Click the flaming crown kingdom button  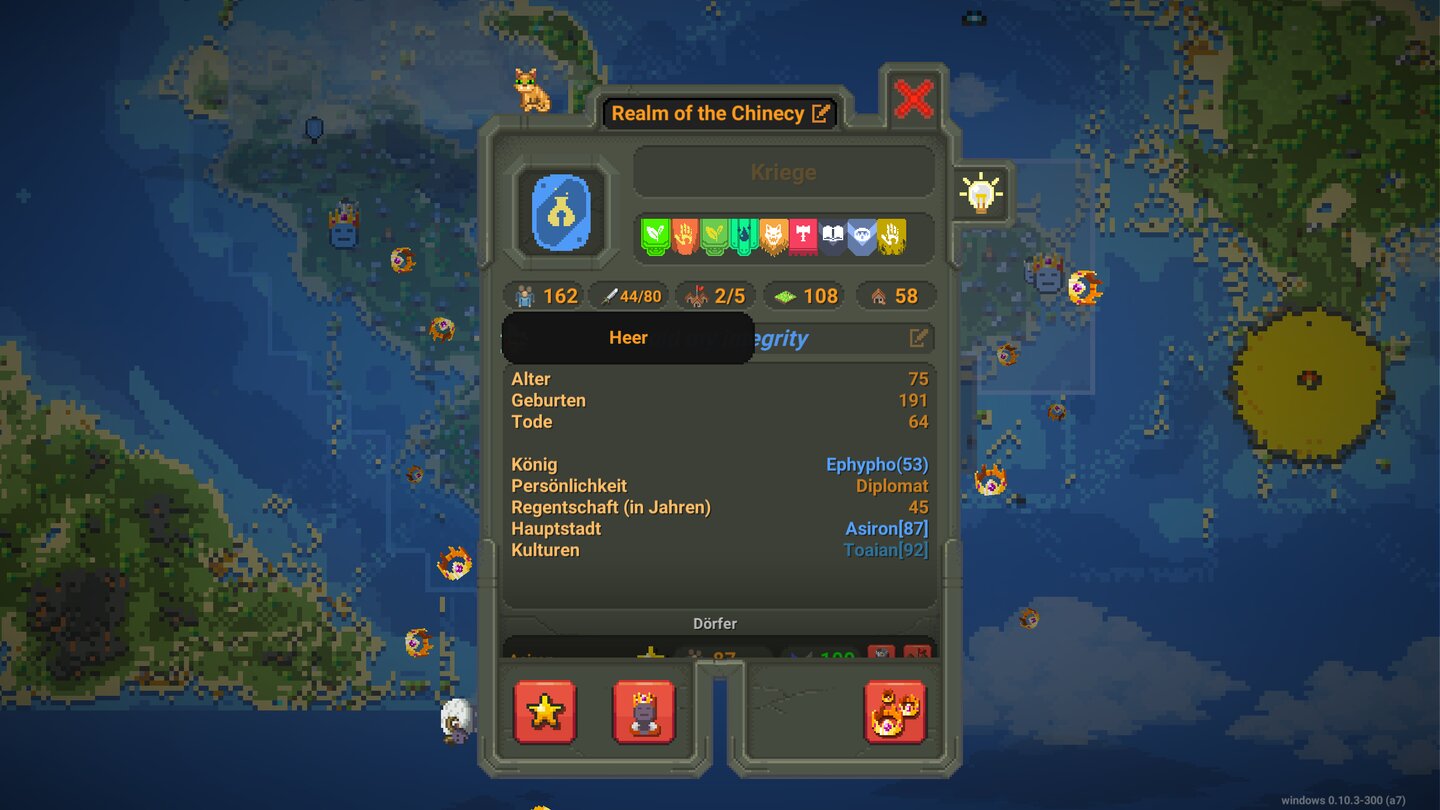[895, 712]
